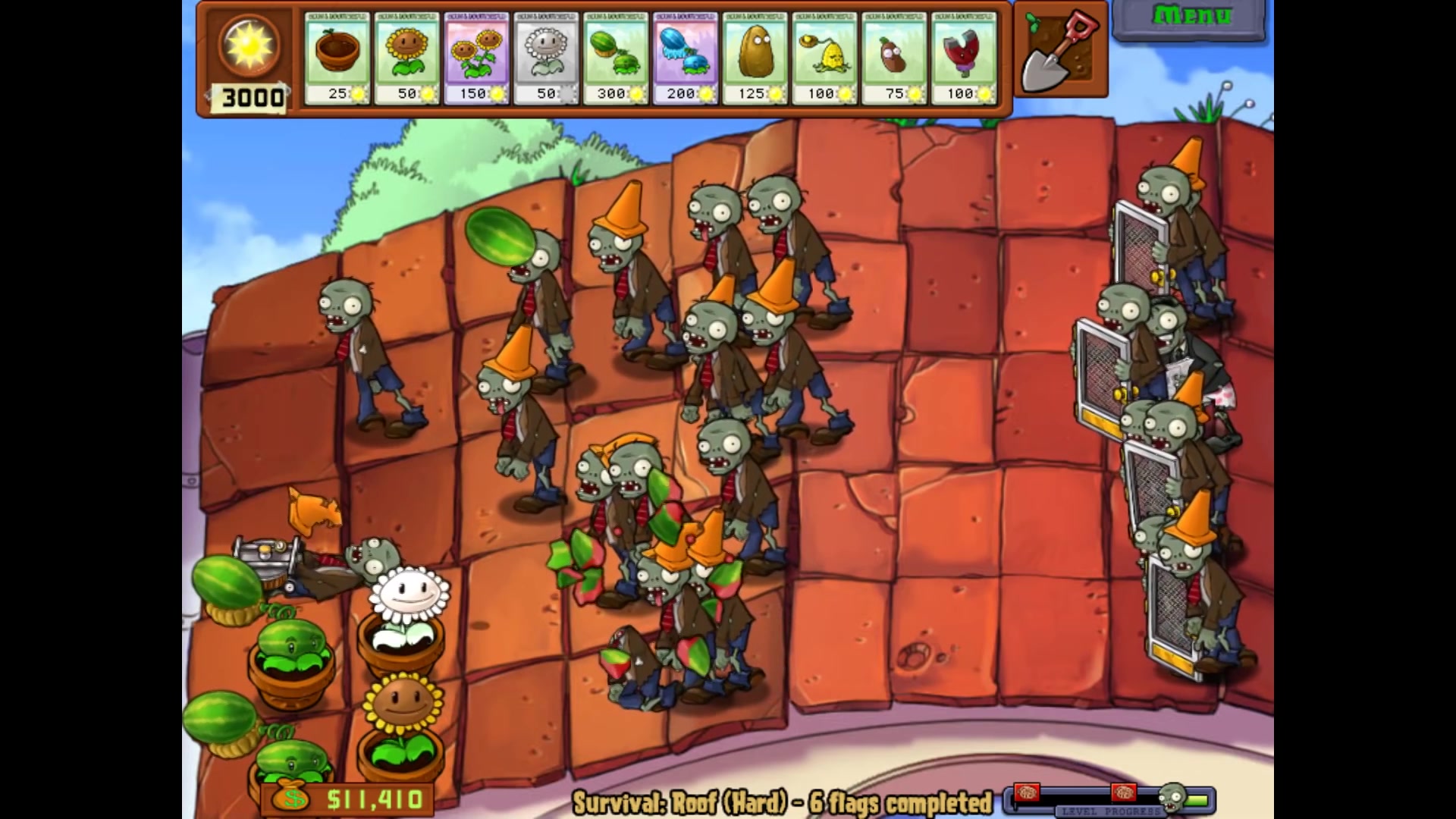This screenshot has width=1456, height=819.
Task: Select the Twin Sunflower seed packet
Action: coord(476,58)
